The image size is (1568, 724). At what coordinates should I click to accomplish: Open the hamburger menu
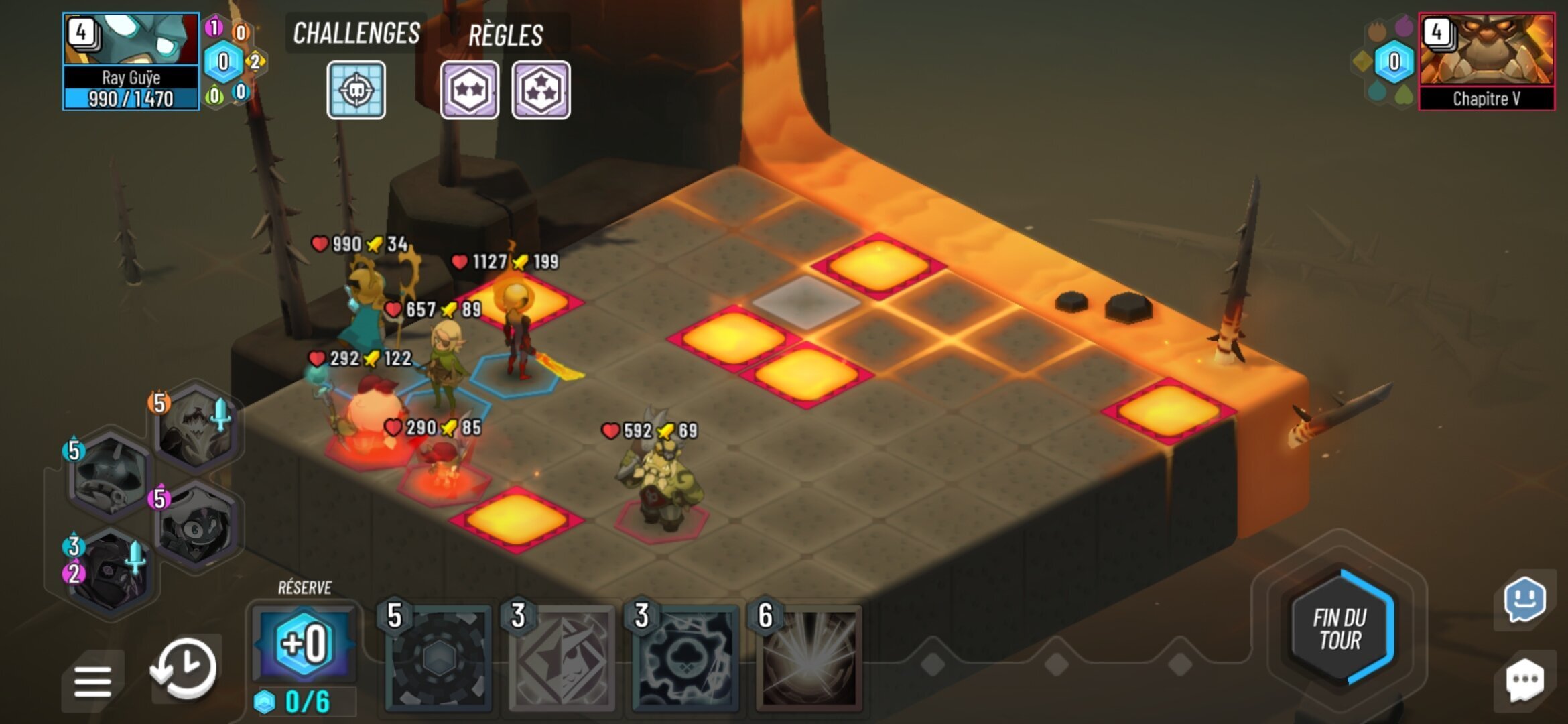coord(92,681)
